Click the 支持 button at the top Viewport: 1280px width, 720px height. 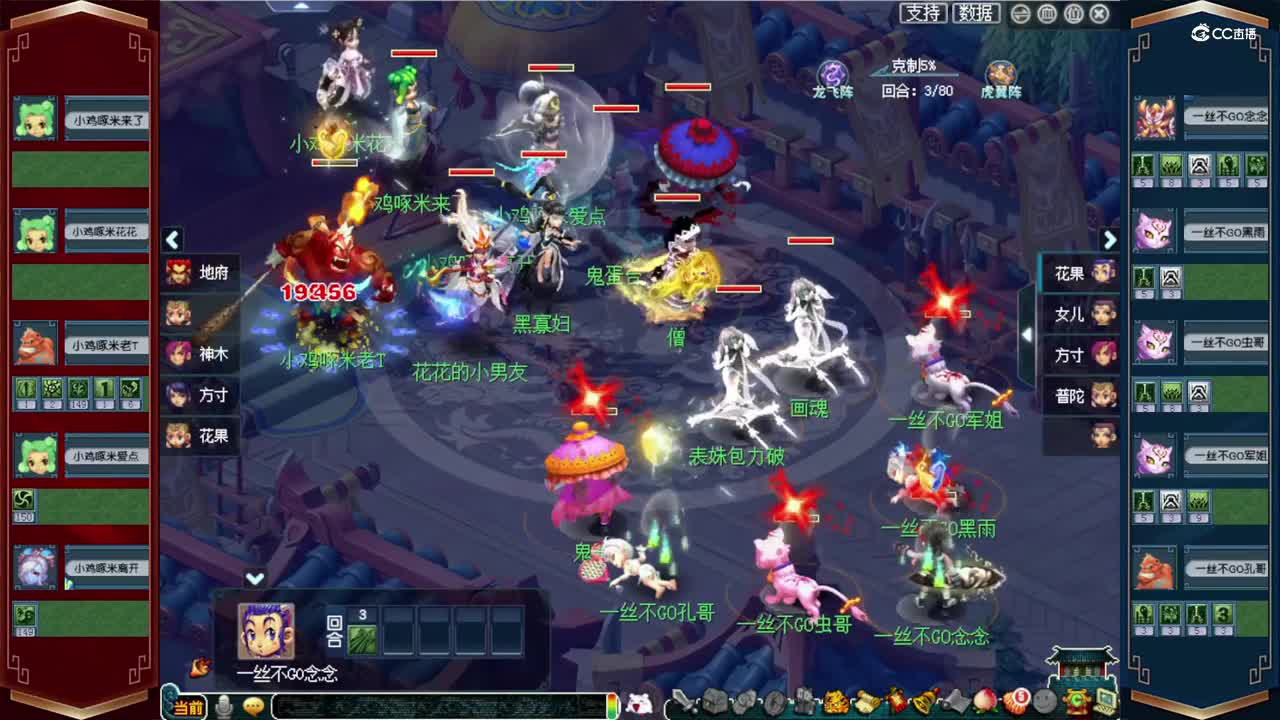[920, 12]
